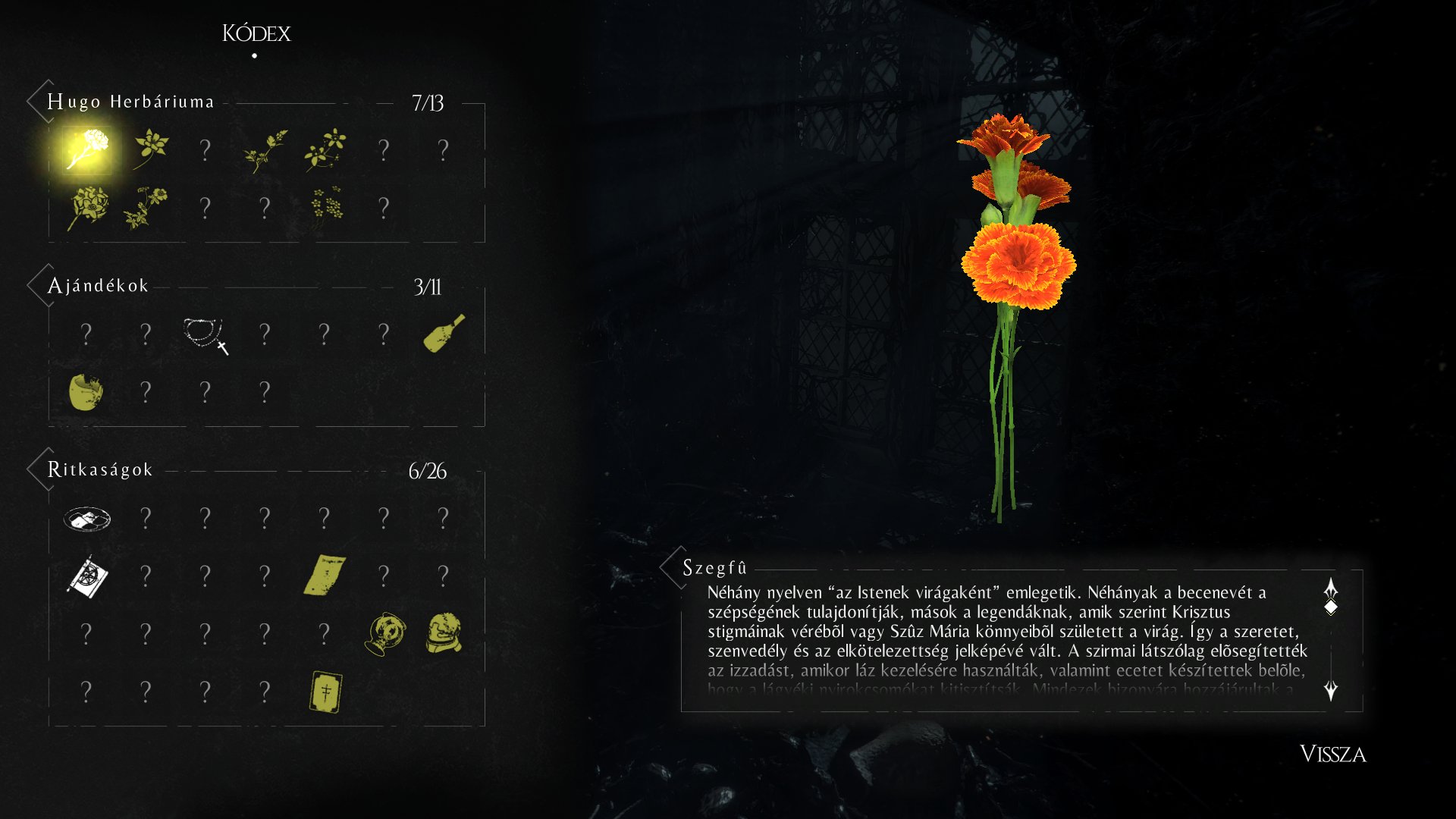Click the Ritkaságok section header
The height and width of the screenshot is (819, 1456).
(x=100, y=470)
